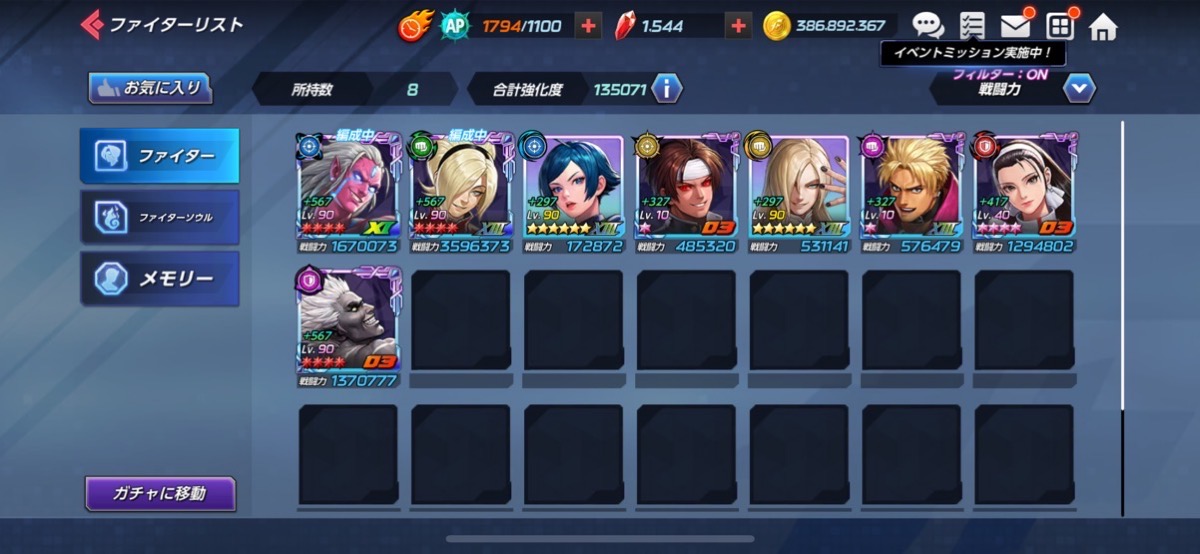Screen dimensions: 1200x554
Task: Open the grid menu icon
Action: [1059, 26]
